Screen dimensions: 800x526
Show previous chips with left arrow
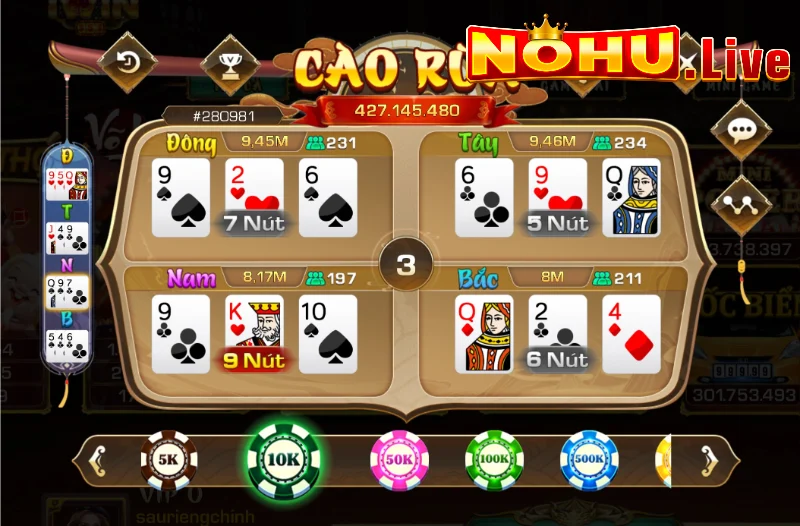click(x=97, y=460)
